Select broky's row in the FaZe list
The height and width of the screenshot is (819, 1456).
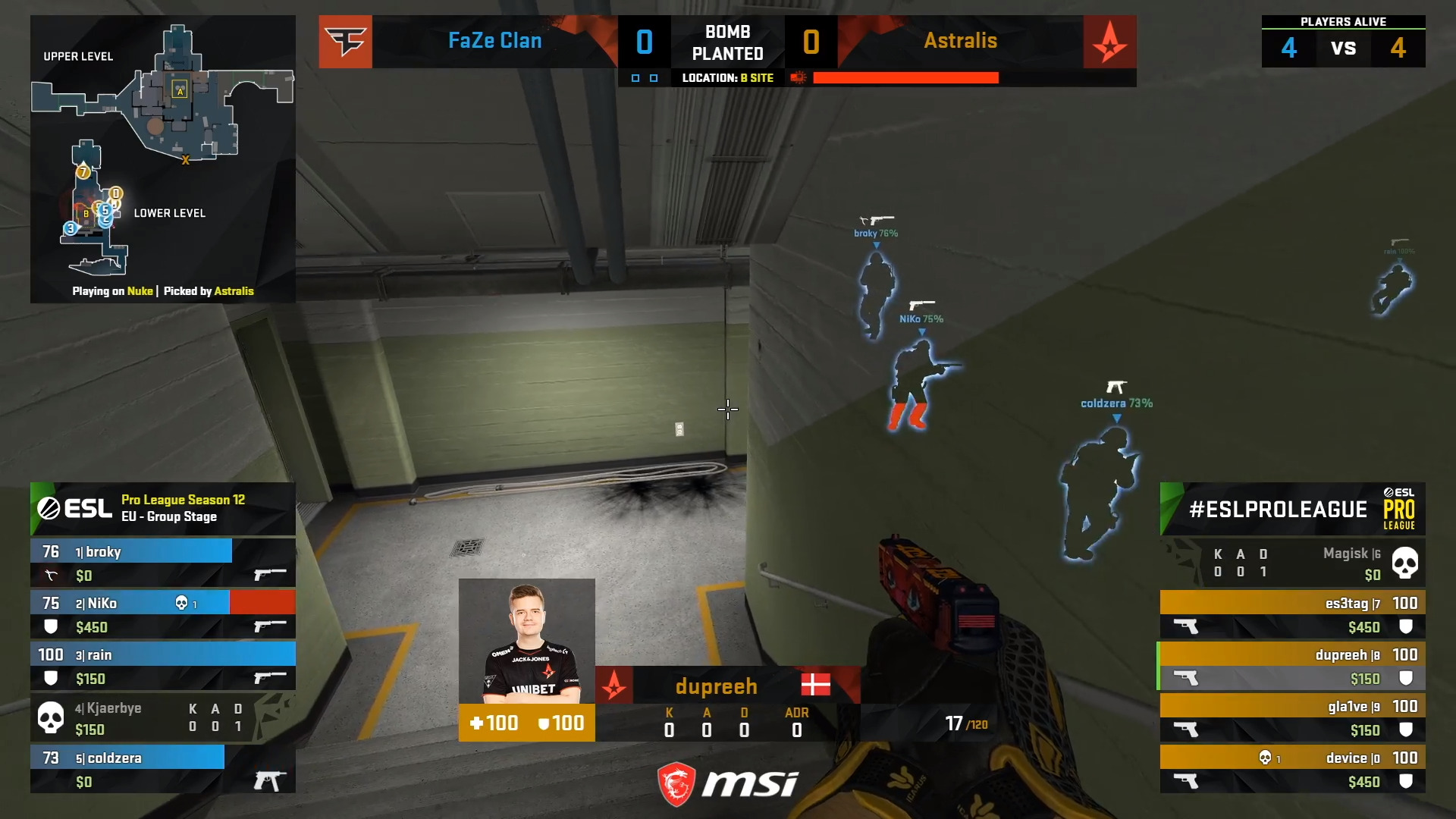click(162, 563)
